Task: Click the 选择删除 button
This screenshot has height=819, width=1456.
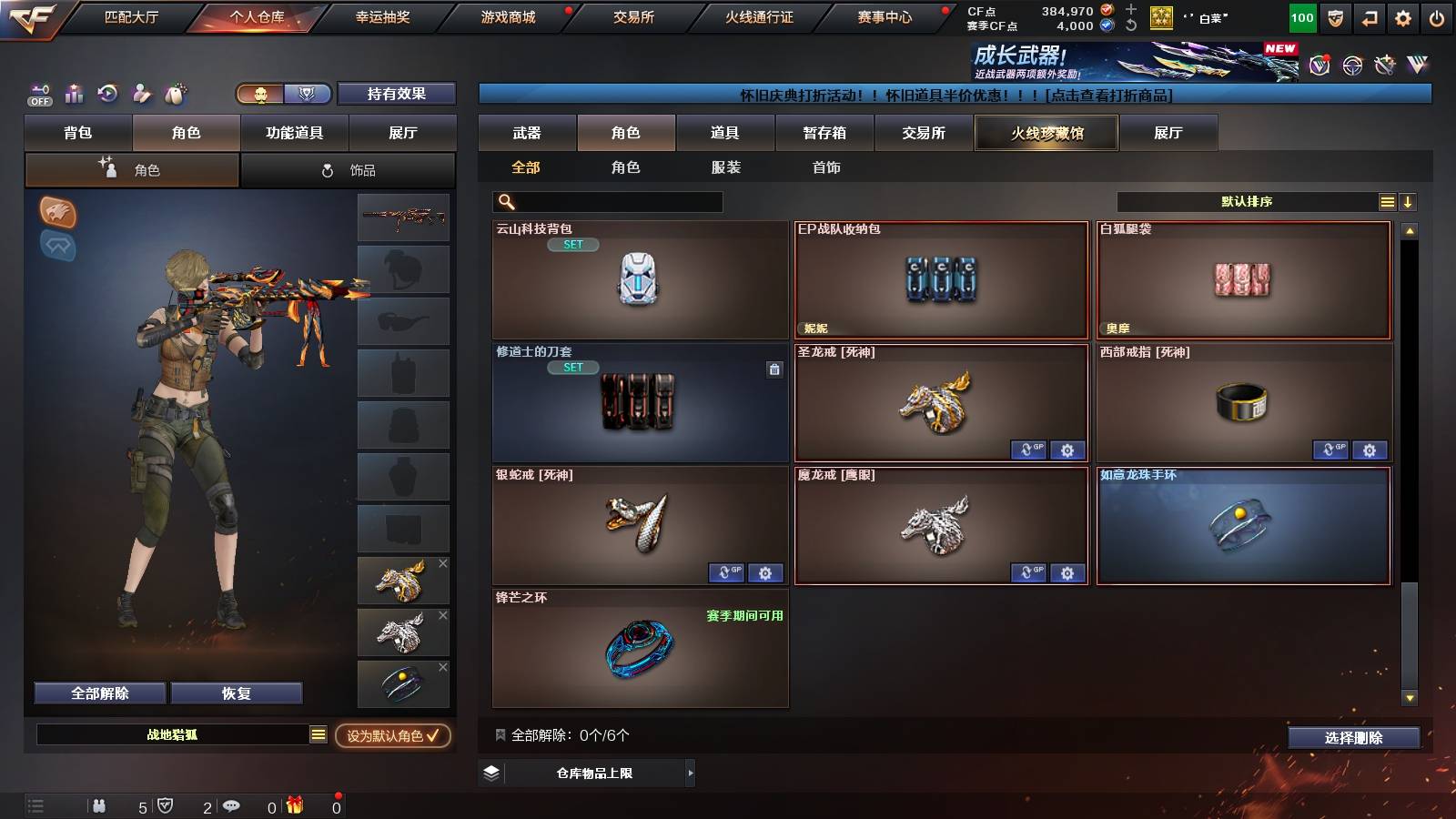Action: (x=1353, y=738)
